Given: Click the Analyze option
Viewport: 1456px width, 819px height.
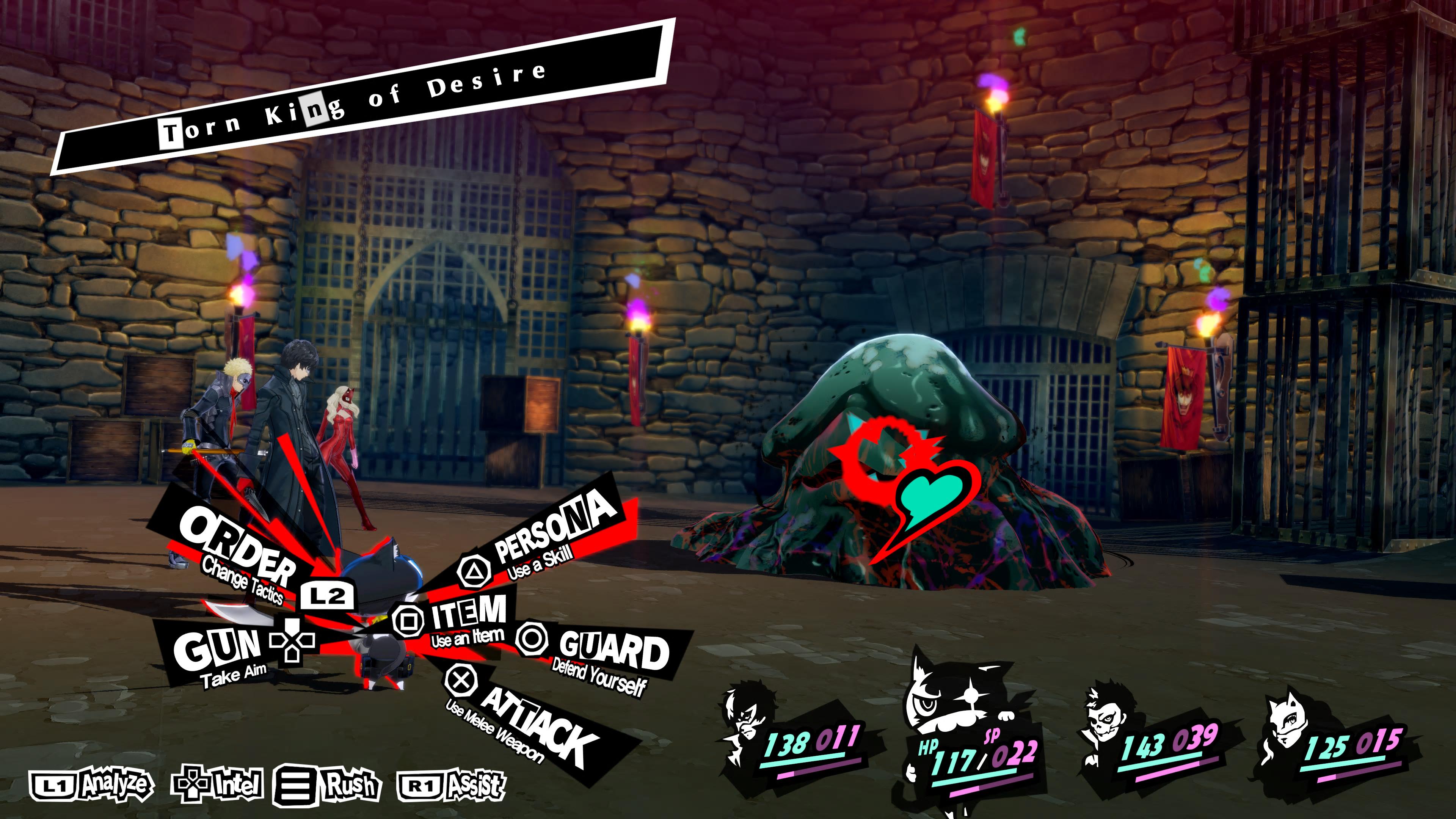Looking at the screenshot, I should [x=91, y=784].
